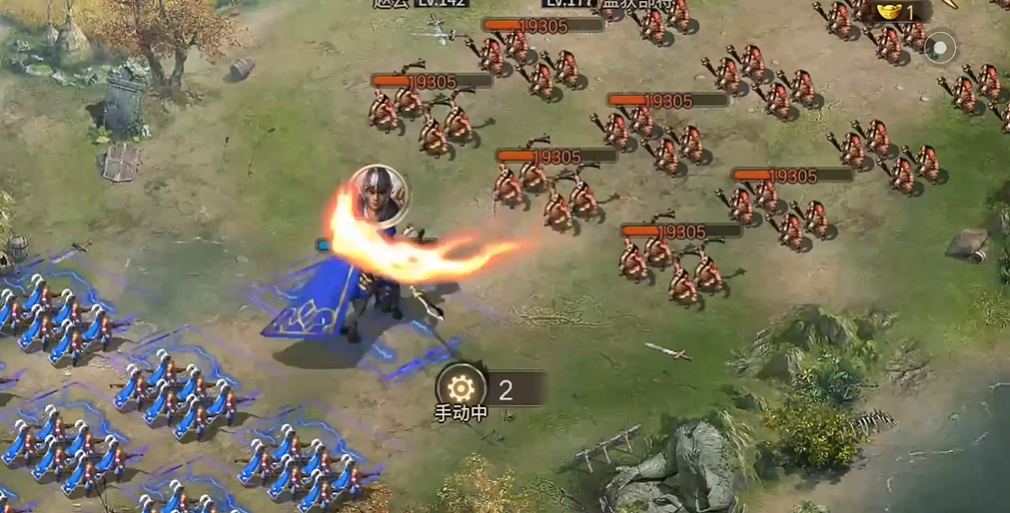This screenshot has width=1010, height=513.
Task: Toggle the 手动中 manual mode gear
Action: (x=460, y=387)
